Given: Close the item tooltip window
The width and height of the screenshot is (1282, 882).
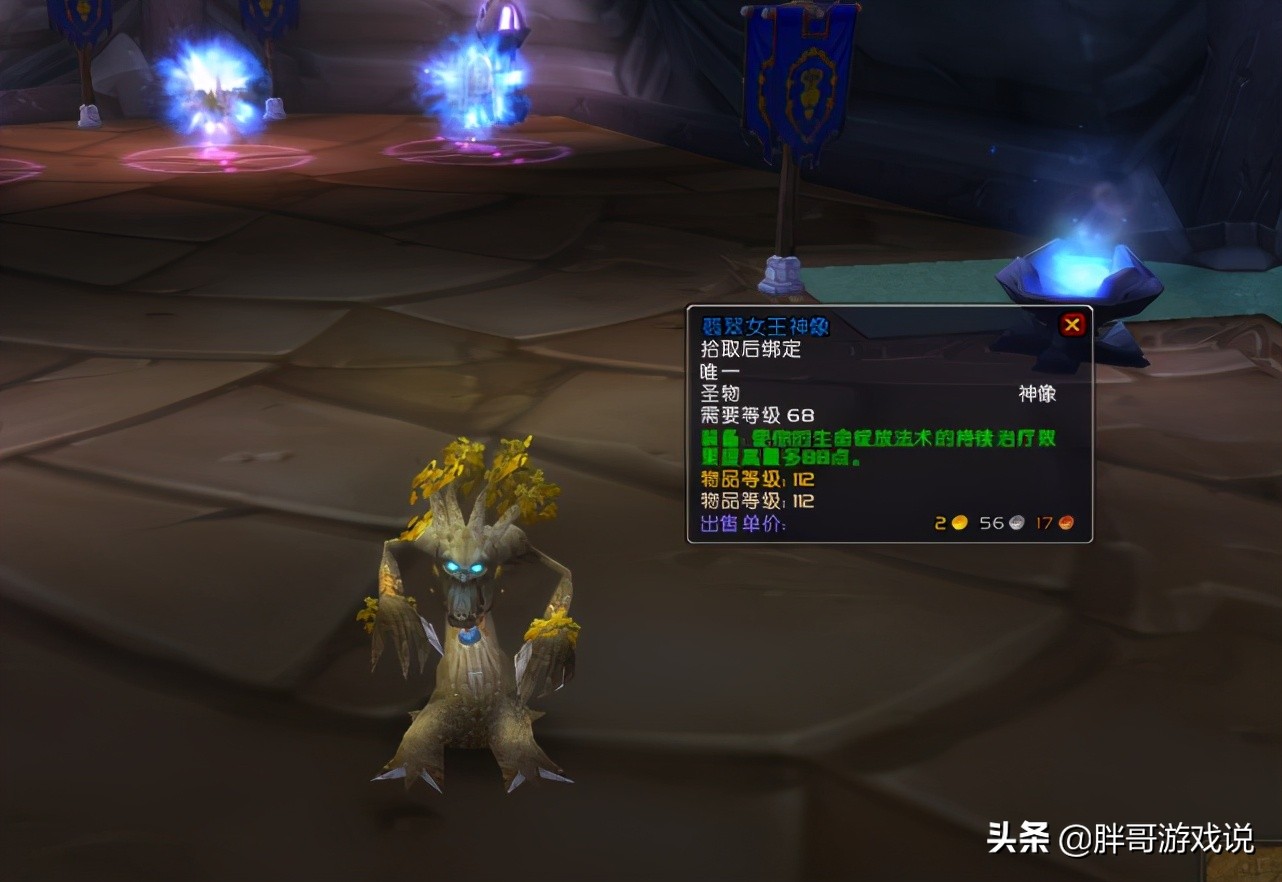Looking at the screenshot, I should point(1074,323).
